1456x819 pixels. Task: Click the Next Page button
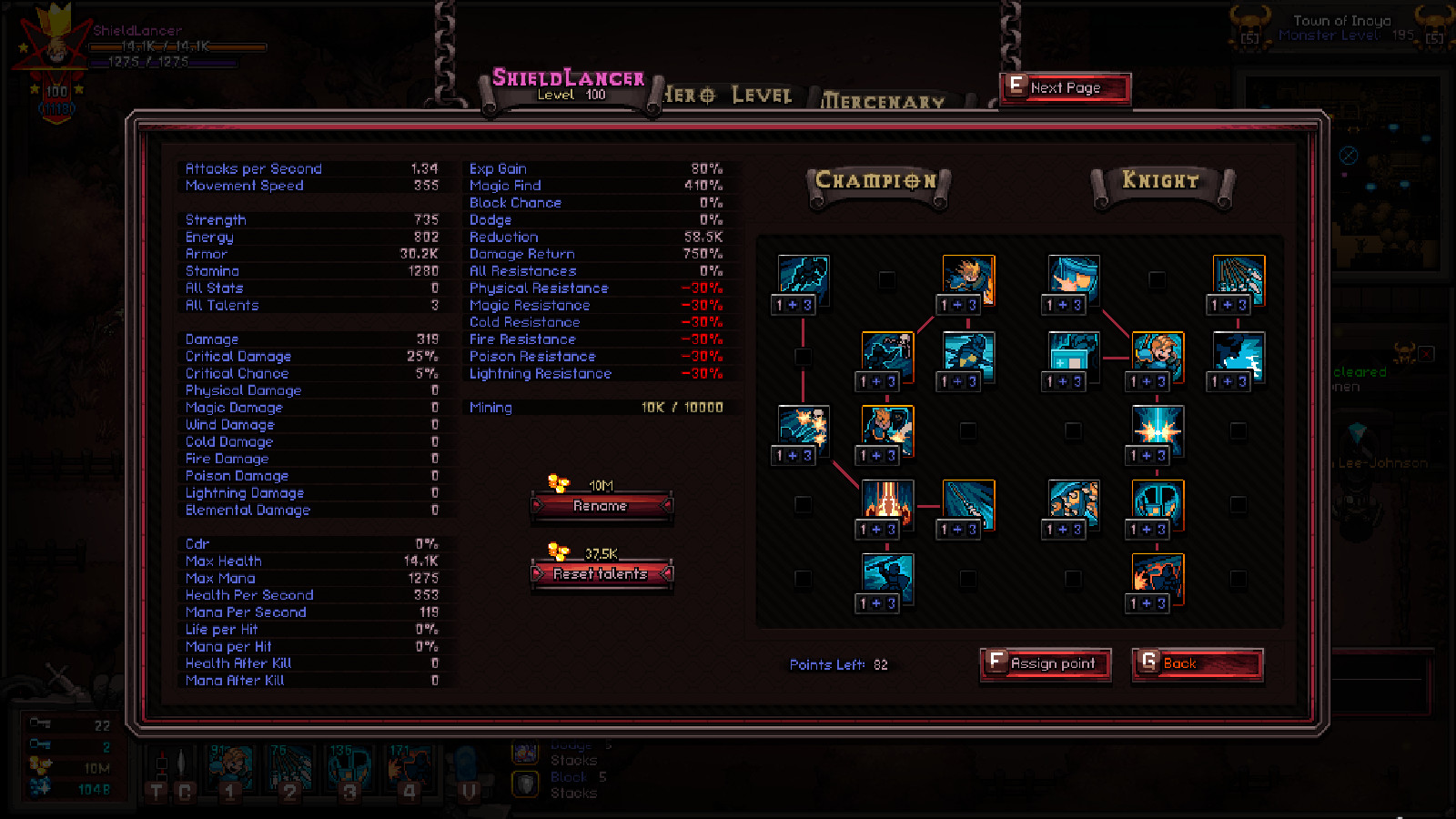point(1064,87)
